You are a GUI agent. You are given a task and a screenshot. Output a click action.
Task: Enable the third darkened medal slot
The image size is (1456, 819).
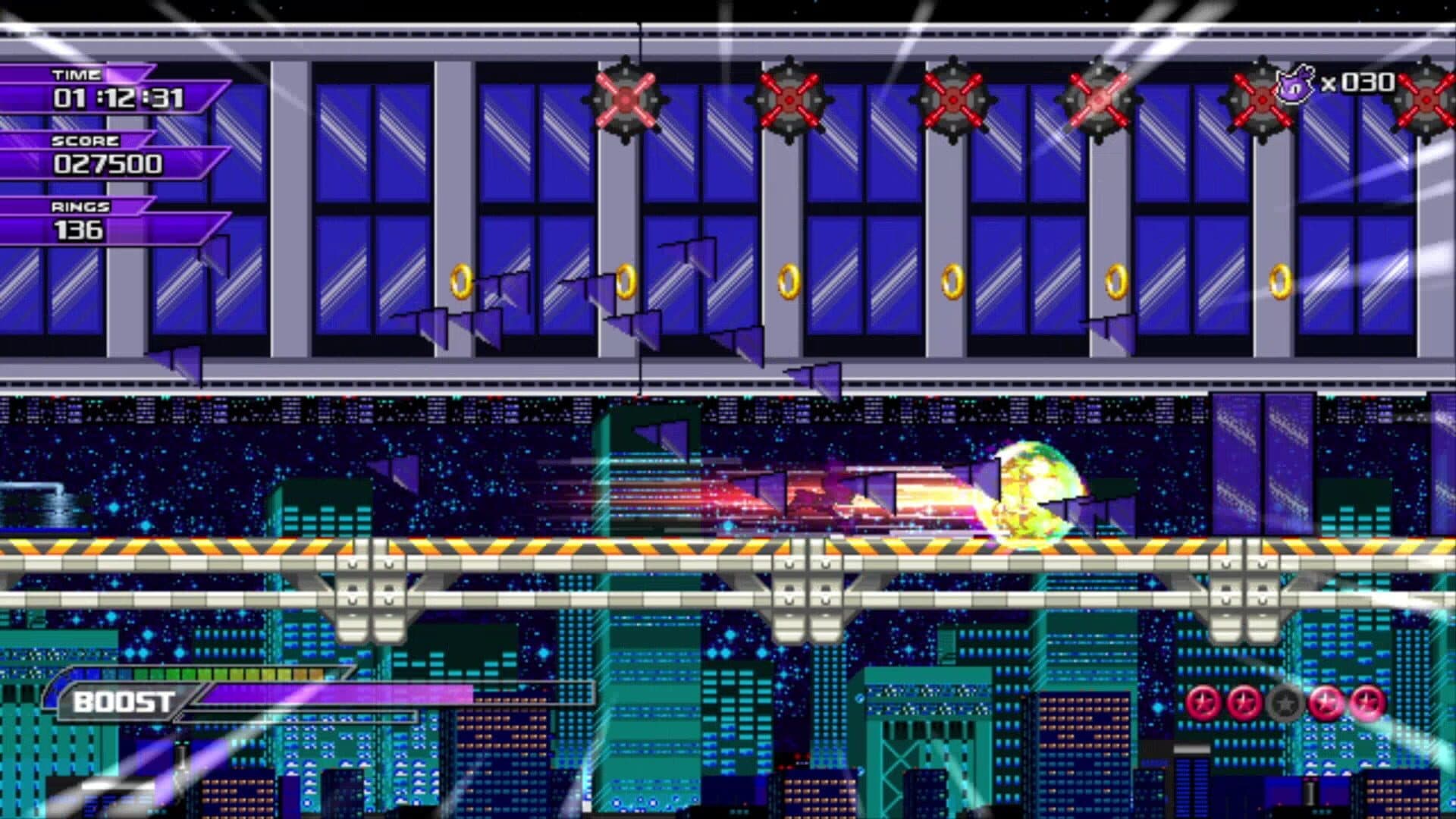[1285, 703]
